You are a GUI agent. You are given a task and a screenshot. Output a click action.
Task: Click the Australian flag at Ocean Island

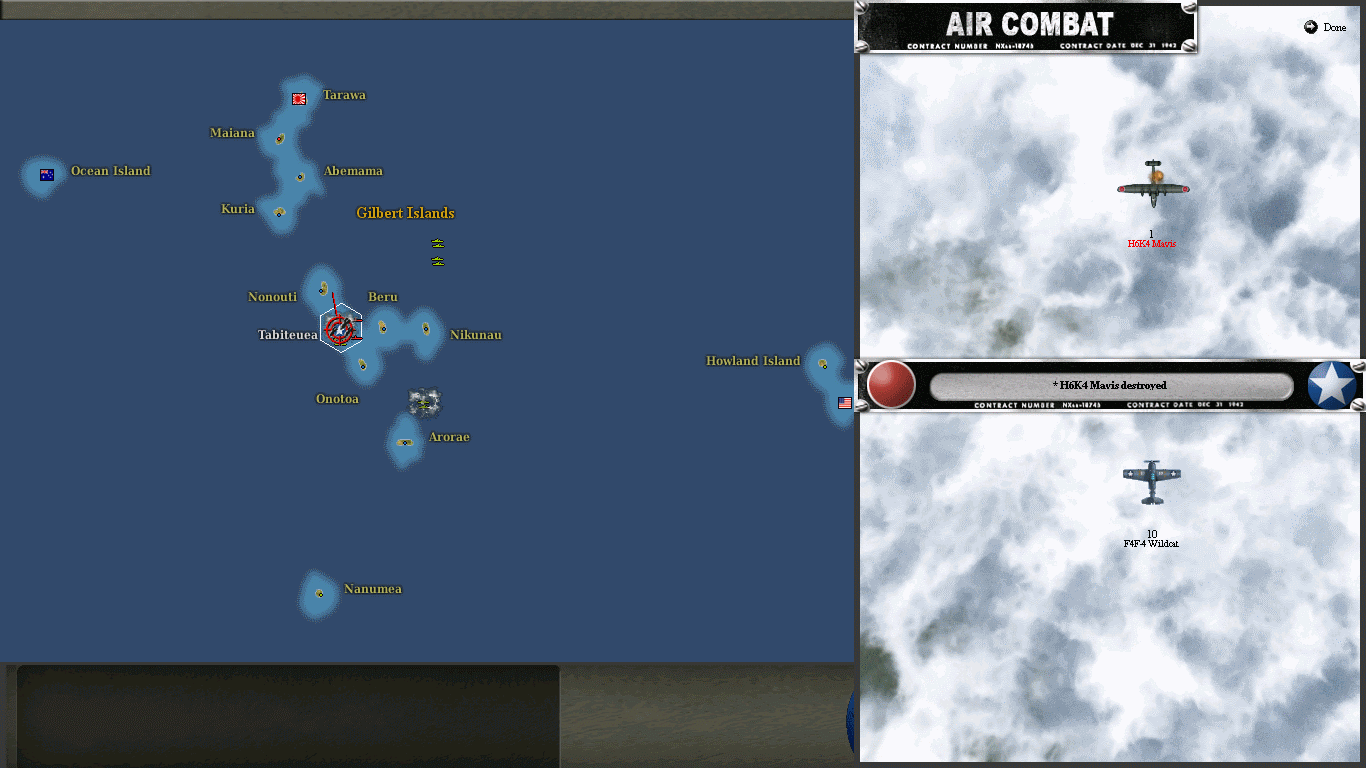click(x=44, y=174)
